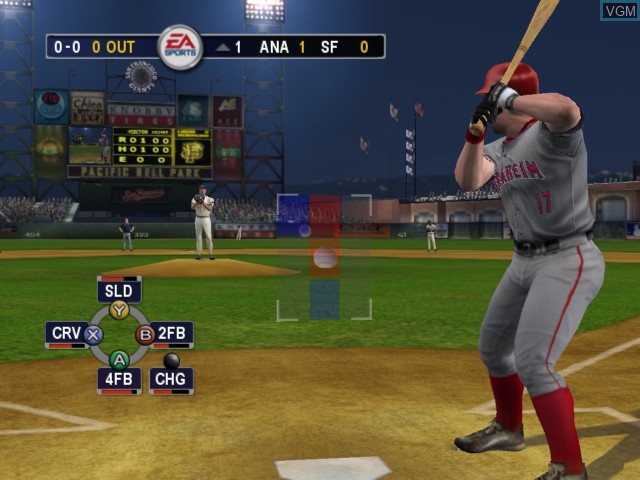Viewport: 640px width, 480px height.
Task: Choose the CHG changeup pitch
Action: (x=171, y=379)
